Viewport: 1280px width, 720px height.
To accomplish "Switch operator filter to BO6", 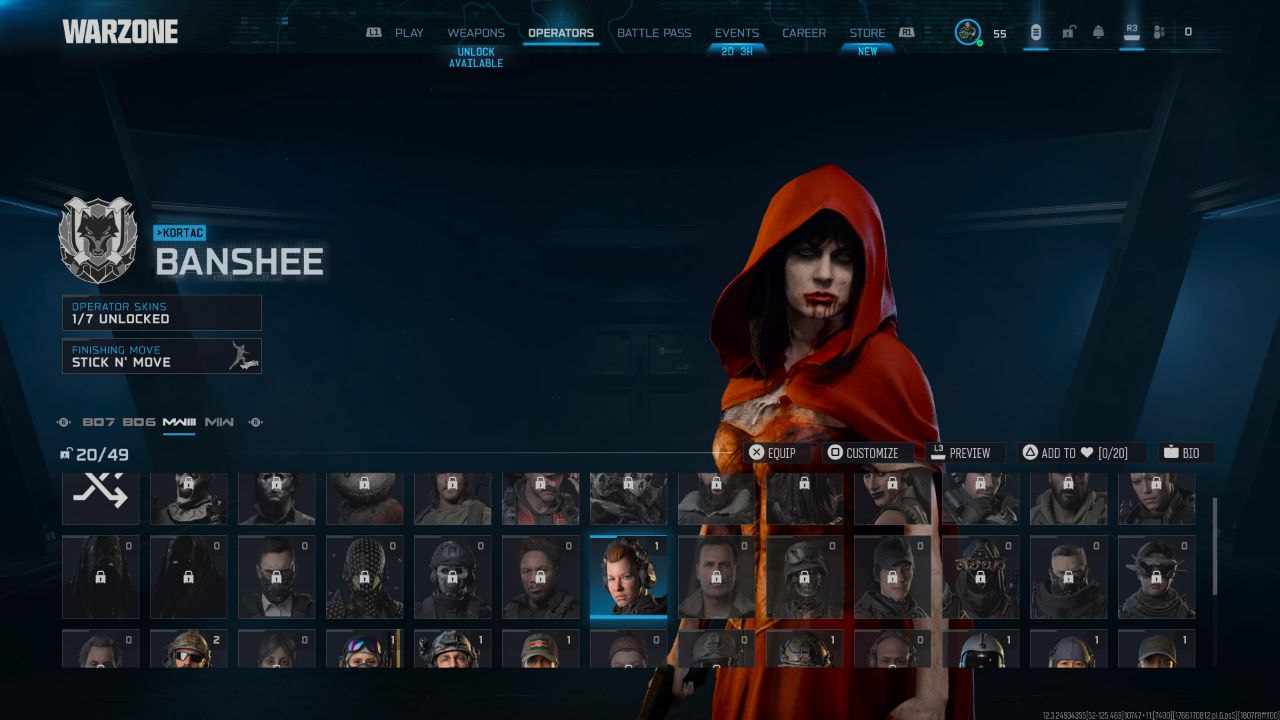I will [139, 422].
